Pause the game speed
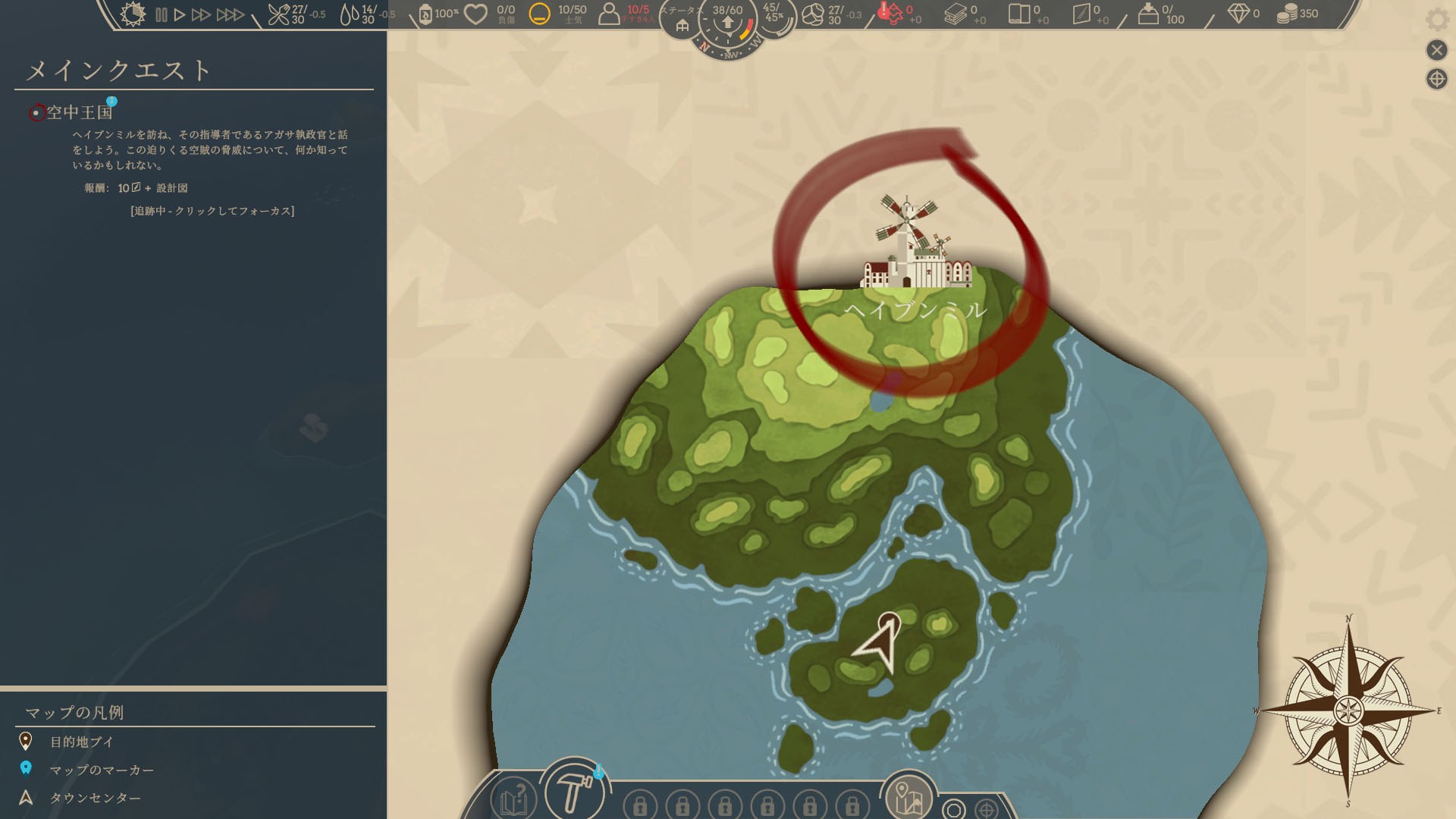The height and width of the screenshot is (819, 1456). click(x=161, y=14)
